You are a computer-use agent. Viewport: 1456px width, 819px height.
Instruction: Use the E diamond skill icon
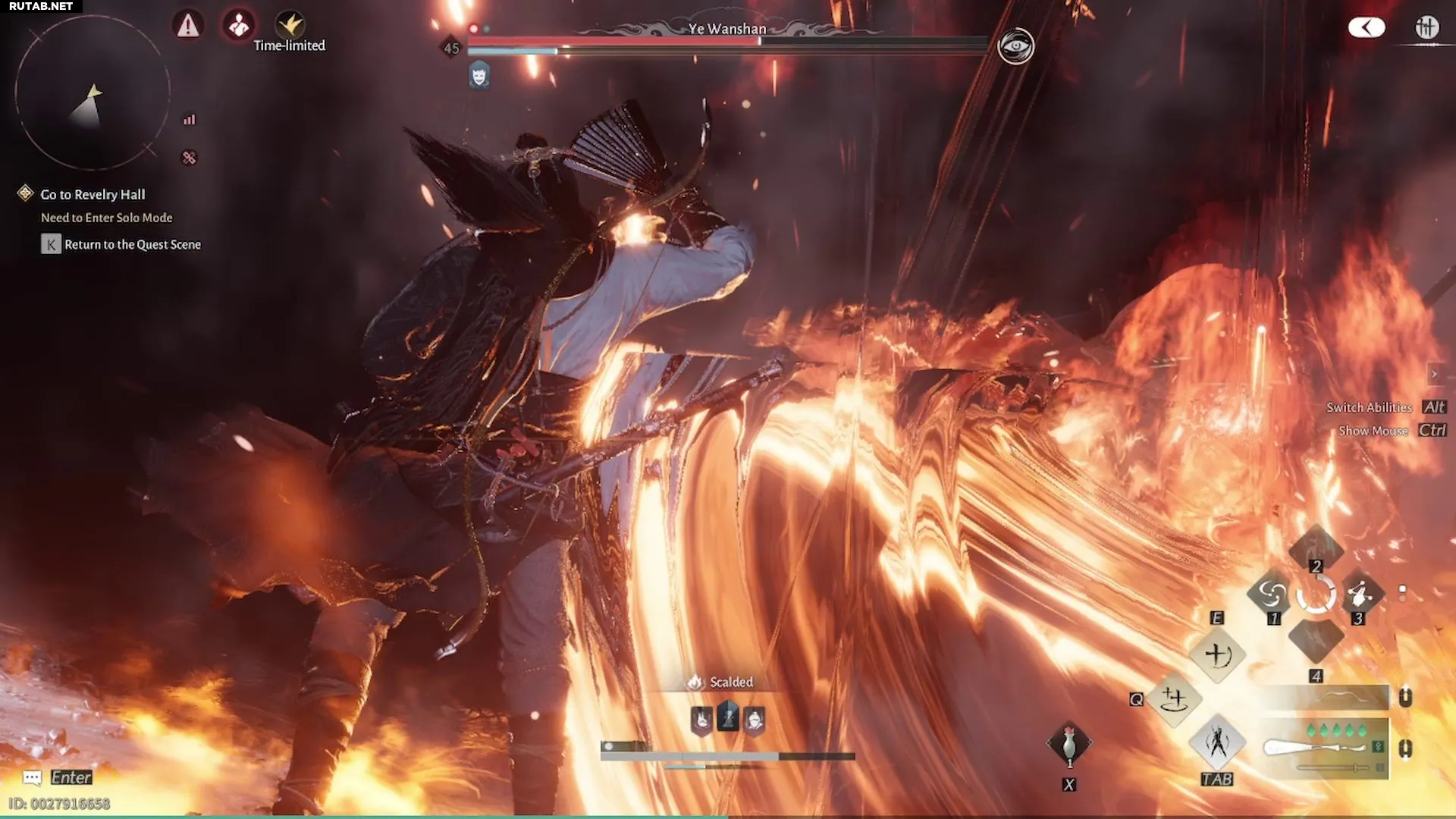tap(1217, 654)
